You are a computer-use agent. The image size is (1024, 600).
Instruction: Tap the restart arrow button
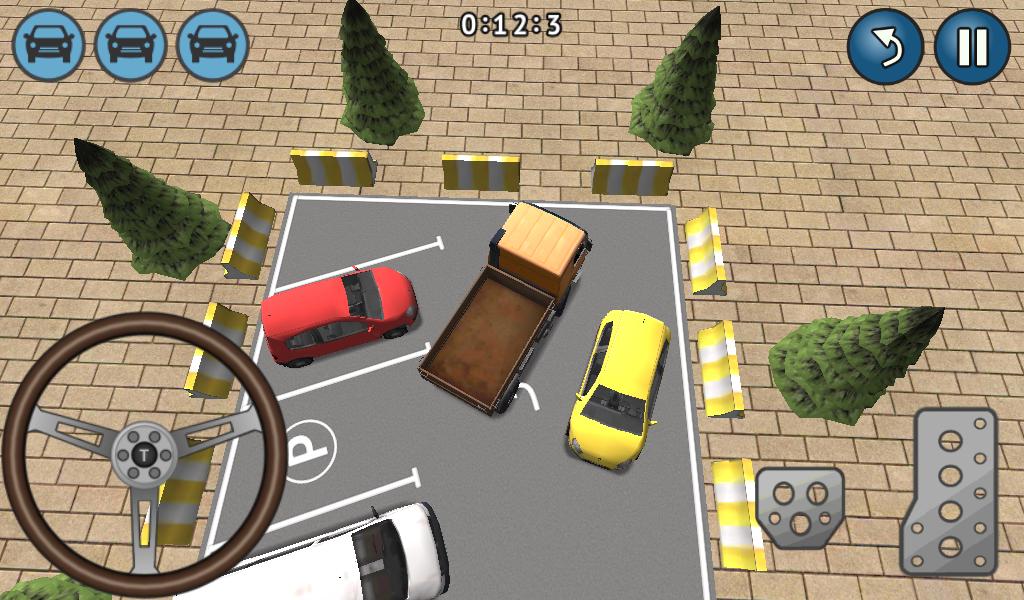click(x=885, y=47)
